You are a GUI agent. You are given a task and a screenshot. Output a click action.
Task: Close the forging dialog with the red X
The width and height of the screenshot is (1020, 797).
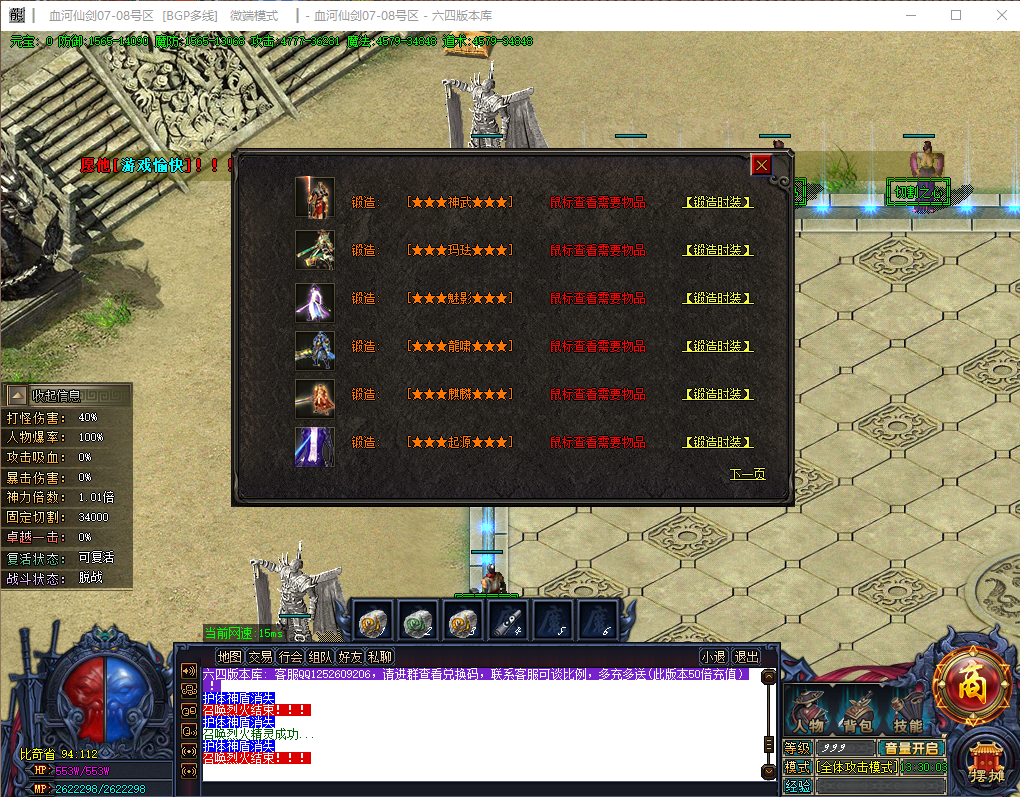click(762, 165)
